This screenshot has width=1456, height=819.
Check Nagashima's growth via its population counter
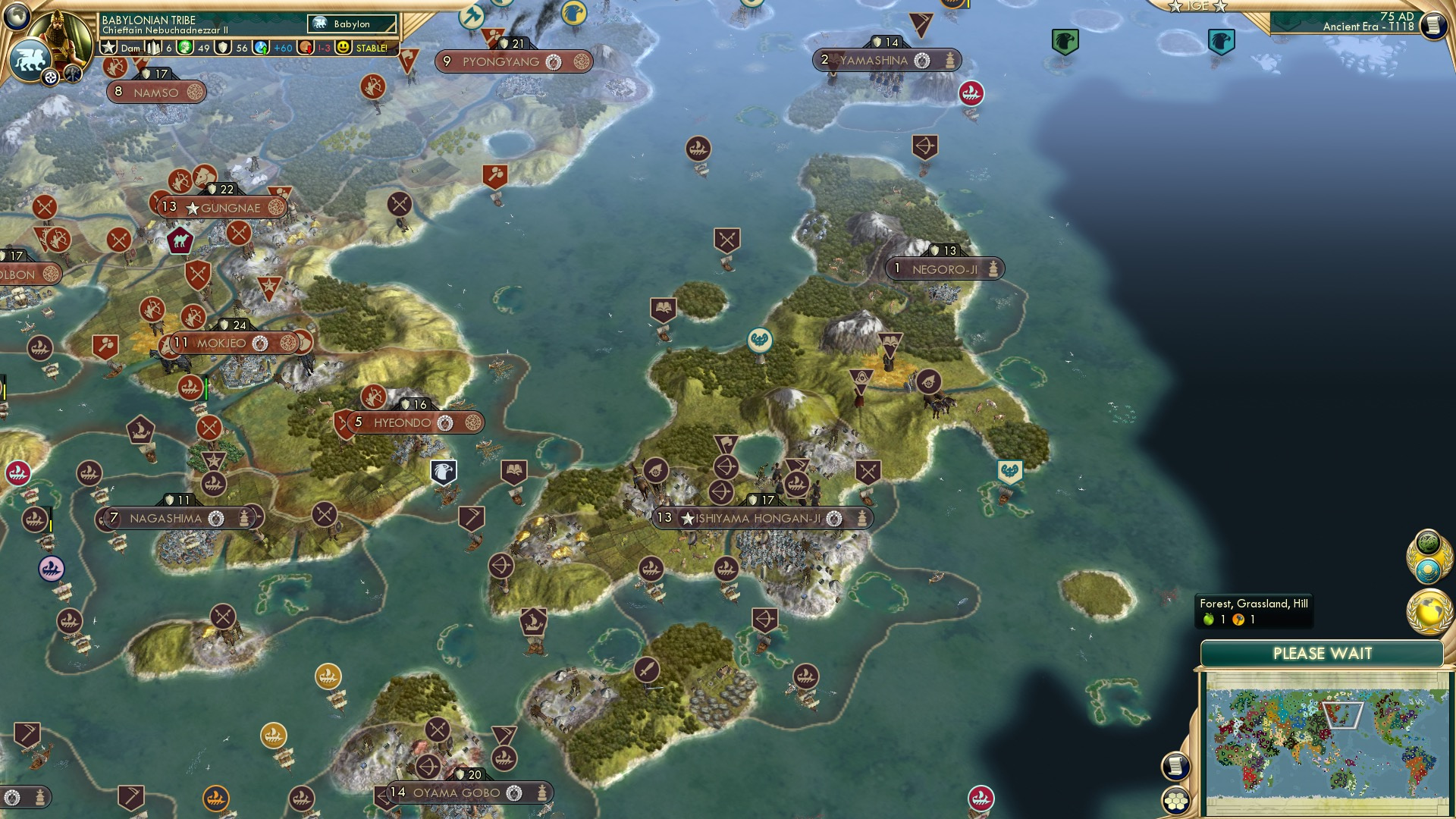(x=114, y=519)
